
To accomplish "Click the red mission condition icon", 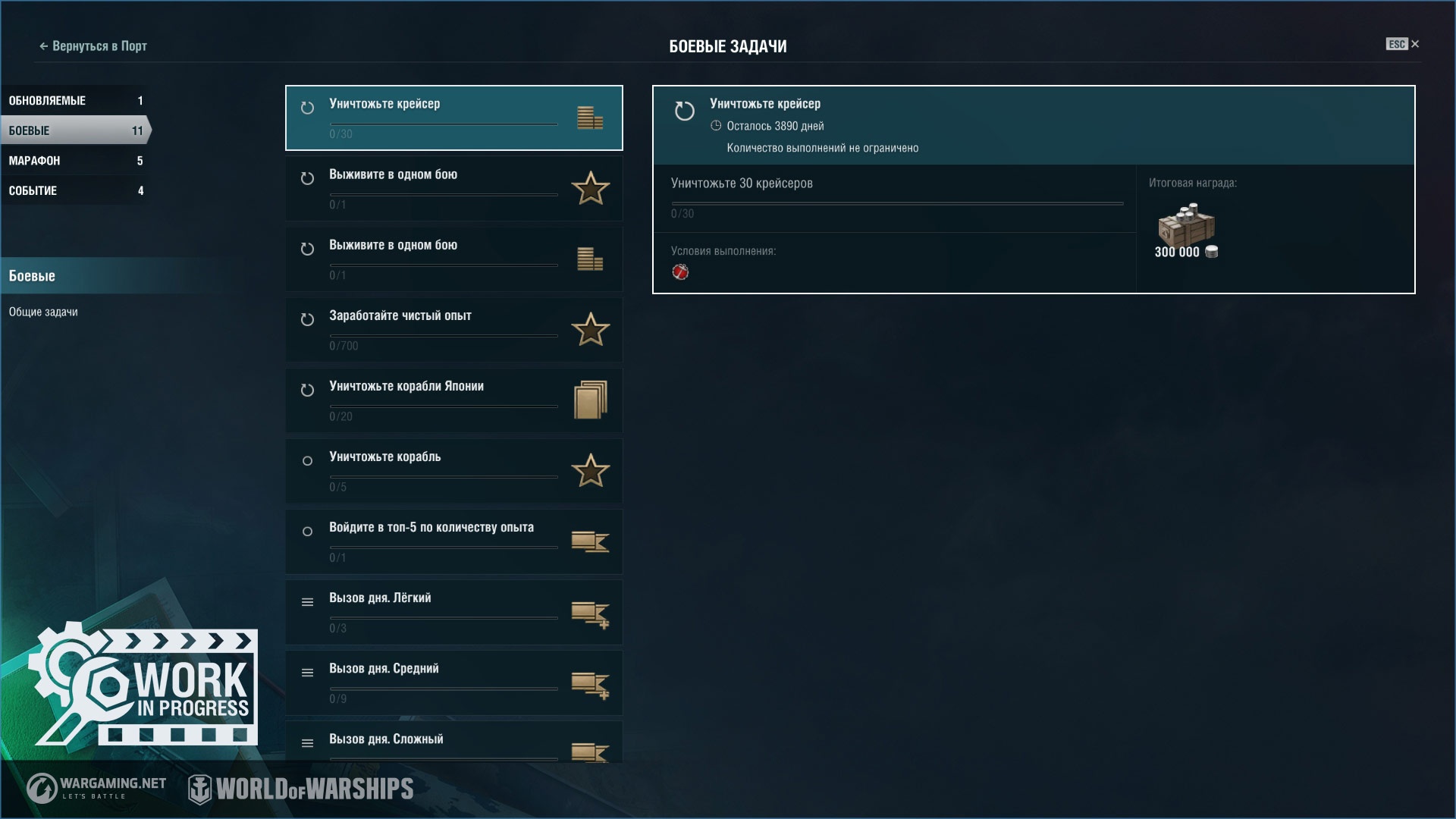I will point(680,272).
